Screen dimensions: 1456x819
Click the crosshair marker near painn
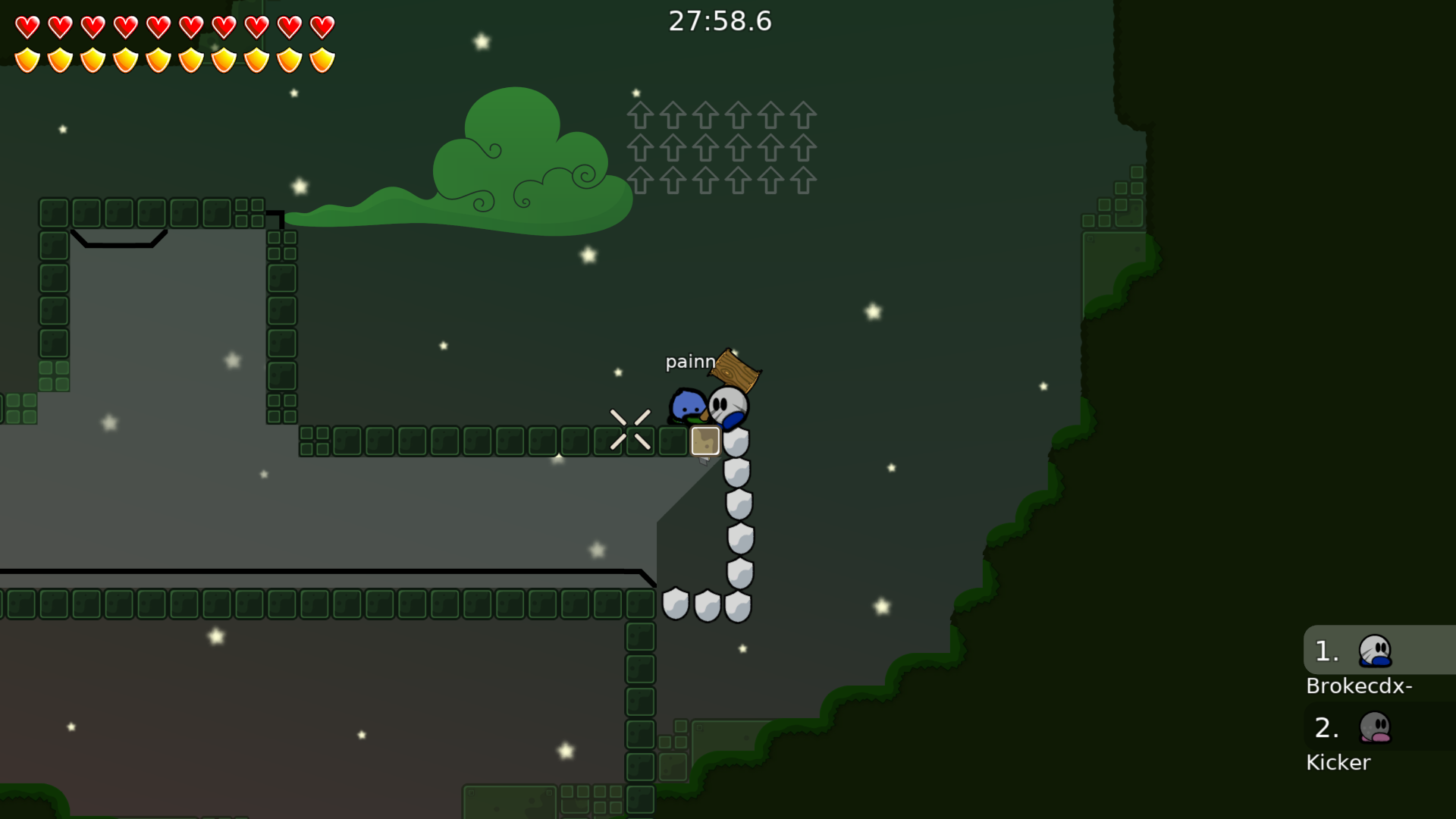click(x=632, y=429)
